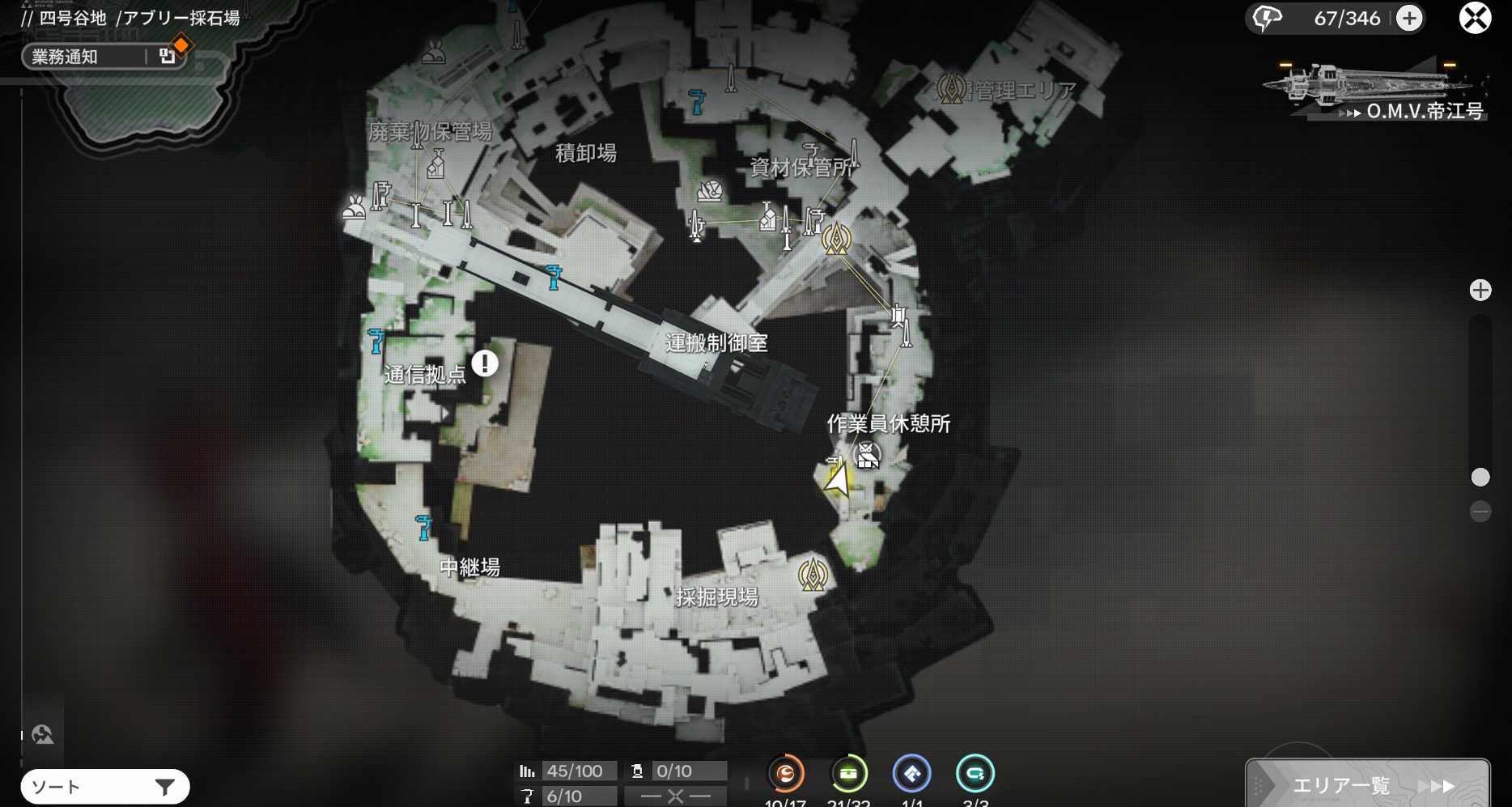Image resolution: width=1512 pixels, height=807 pixels.
Task: Open the エリア一覧 area list
Action: coord(1367,784)
